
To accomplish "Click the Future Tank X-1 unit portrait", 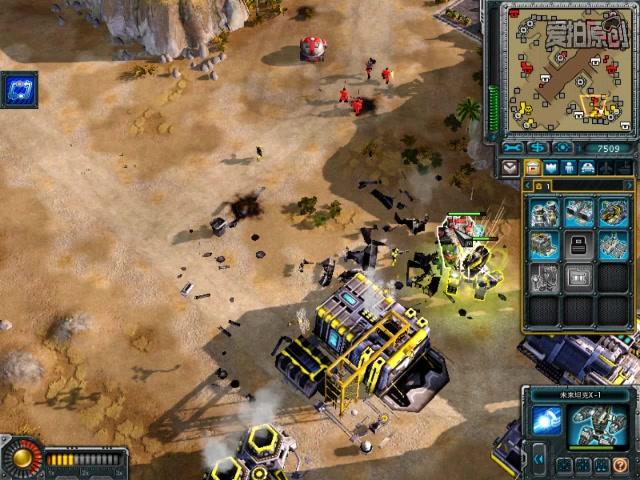I will [x=598, y=427].
